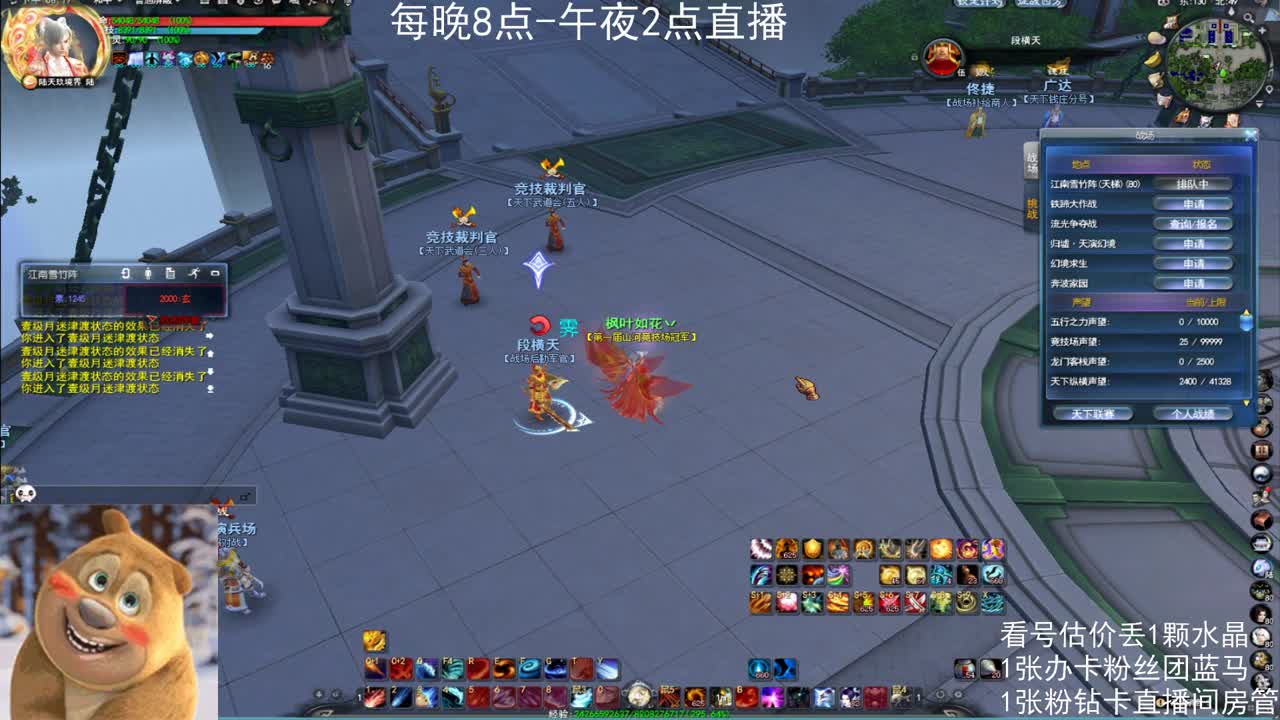Click the first buff icon under the health bar

click(x=119, y=58)
